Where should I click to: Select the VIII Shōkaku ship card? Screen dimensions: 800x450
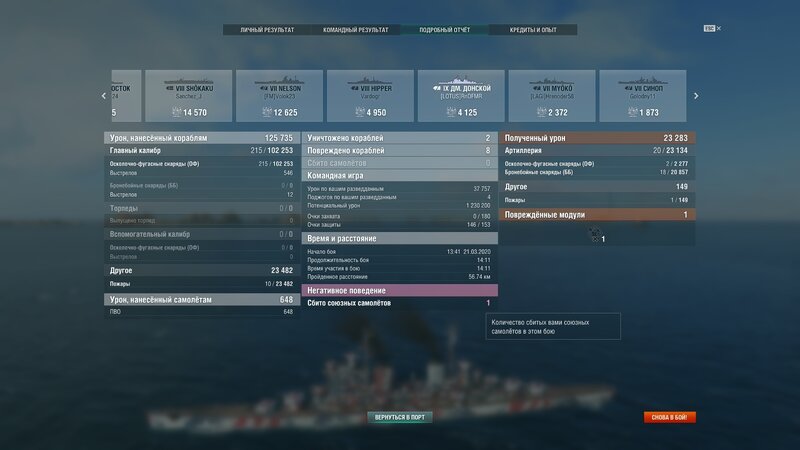pos(188,96)
